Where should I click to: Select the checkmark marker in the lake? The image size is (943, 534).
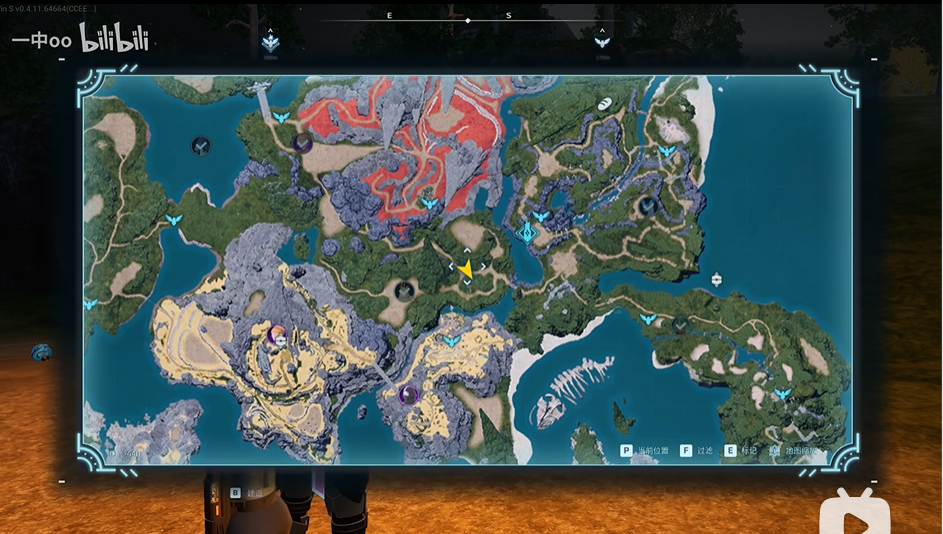pos(201,146)
